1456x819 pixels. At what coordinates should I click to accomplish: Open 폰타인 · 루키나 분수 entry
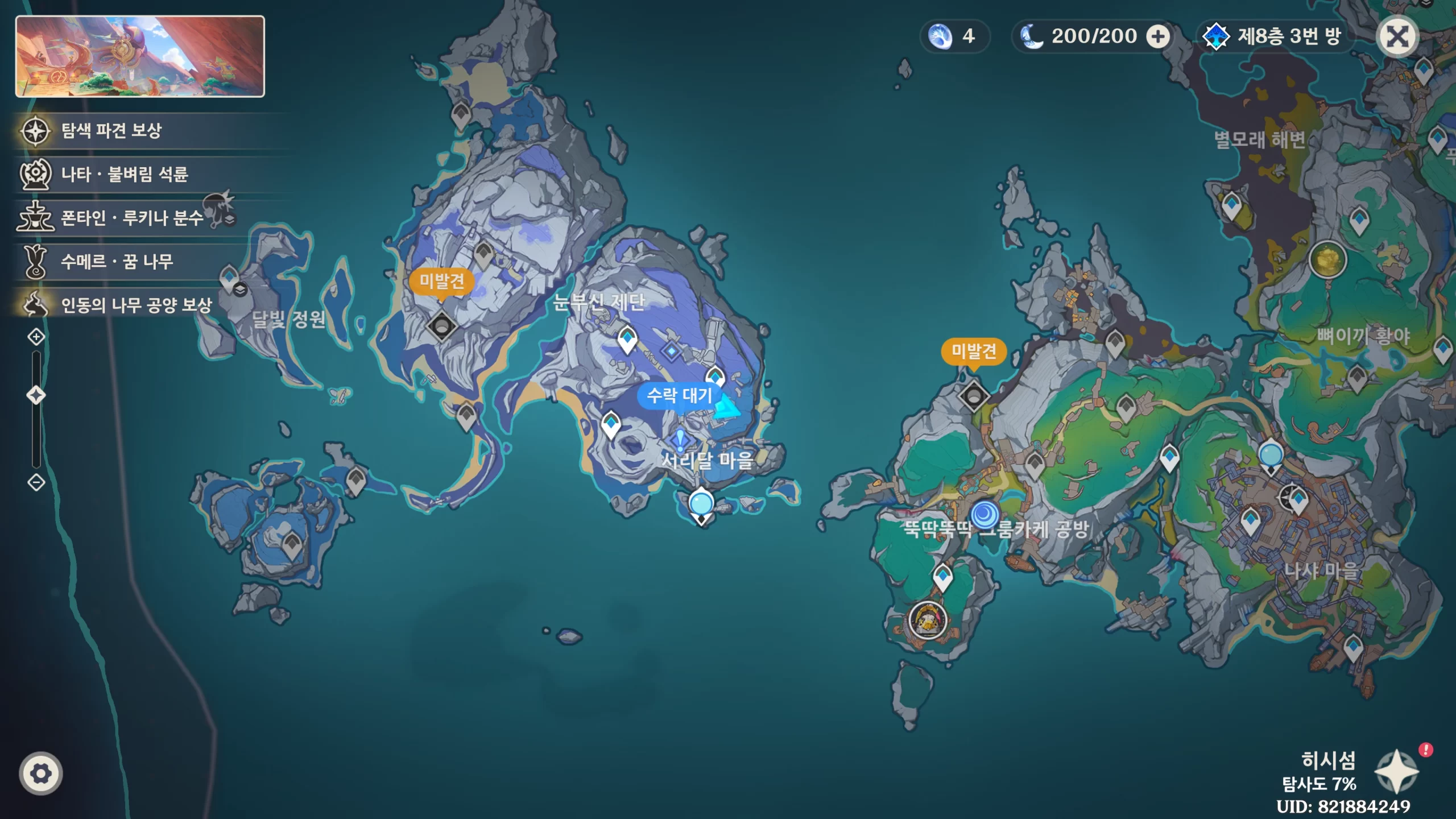131,218
